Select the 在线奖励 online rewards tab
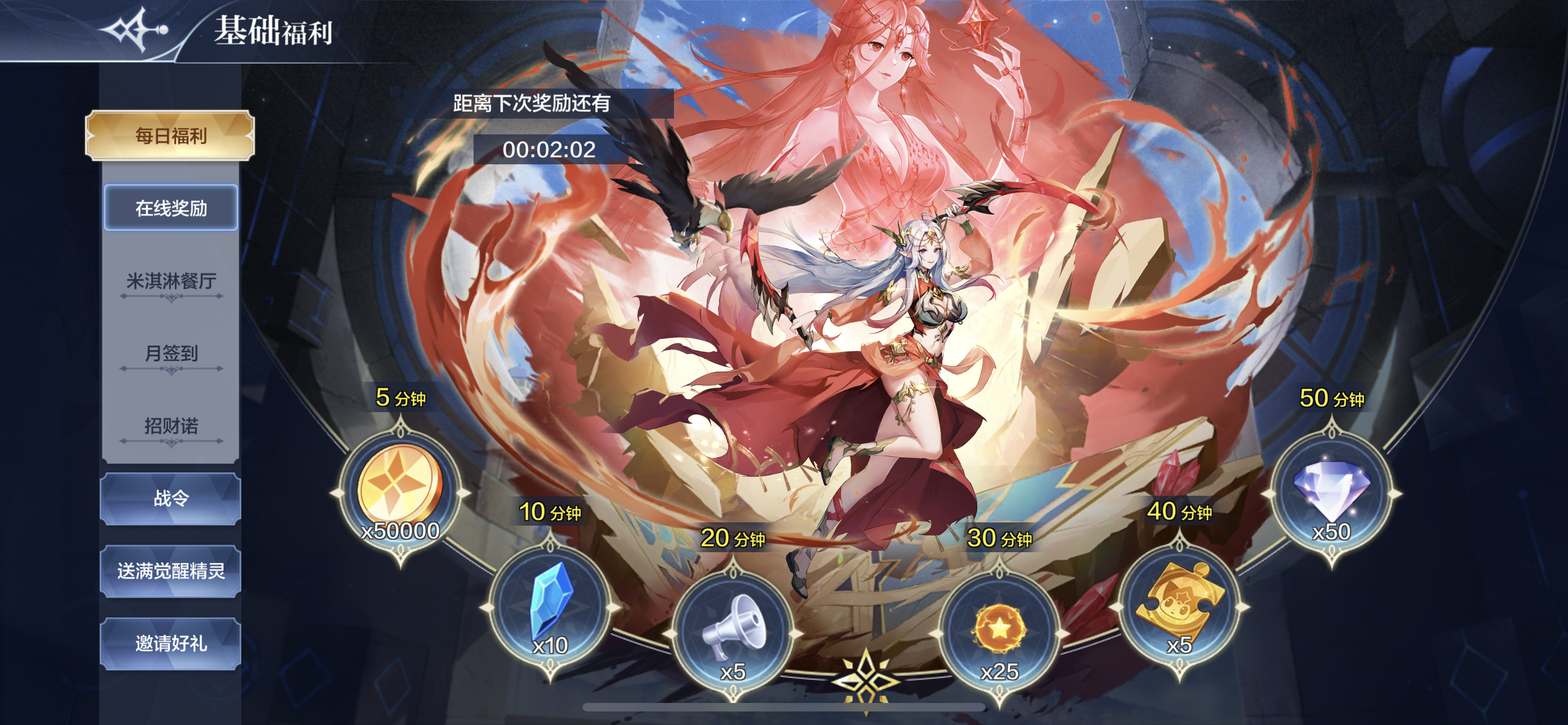The height and width of the screenshot is (725, 1568). (x=171, y=208)
